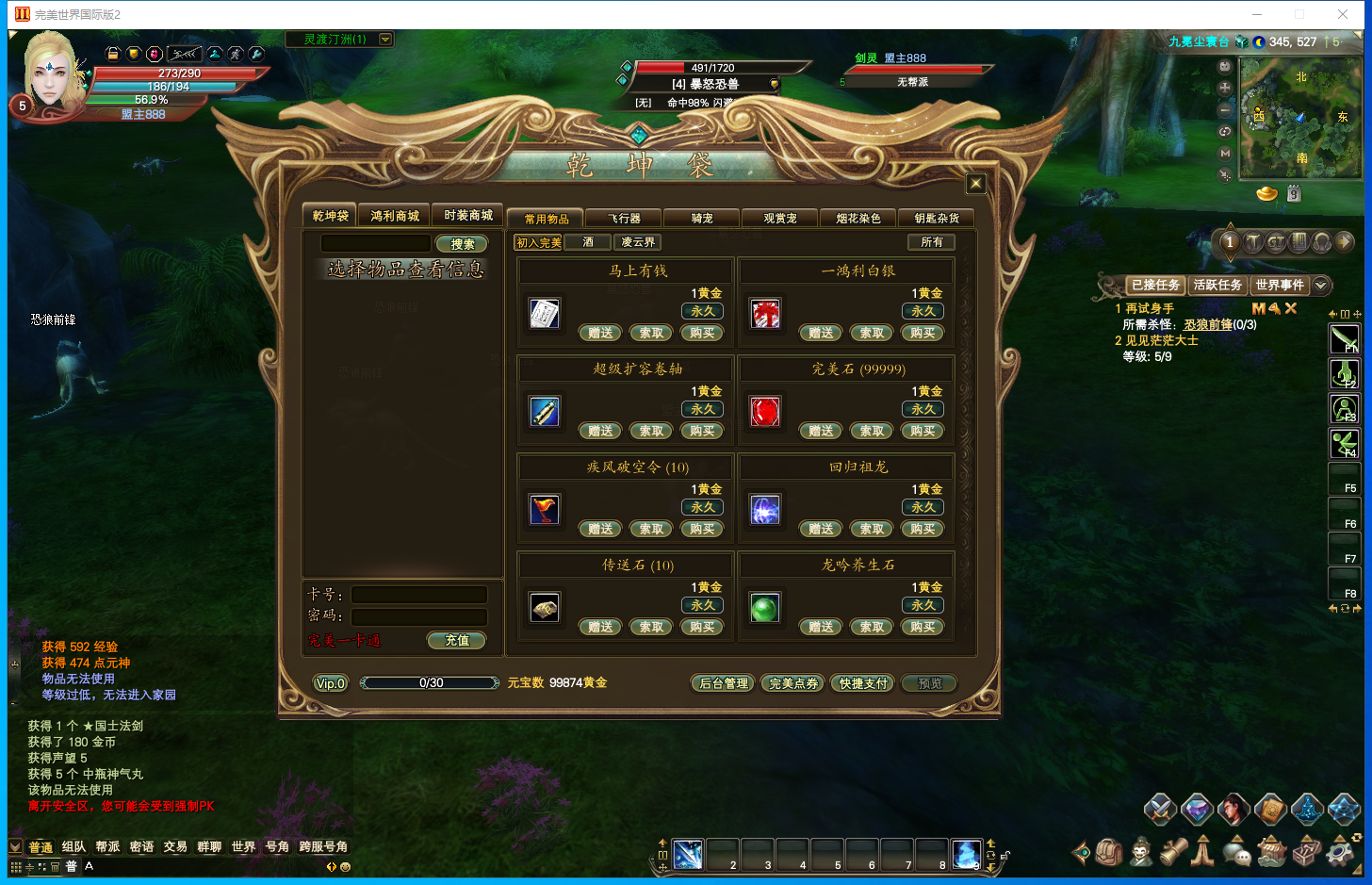Open the 世界 chat channel
This screenshot has height=885, width=1372.
243,846
